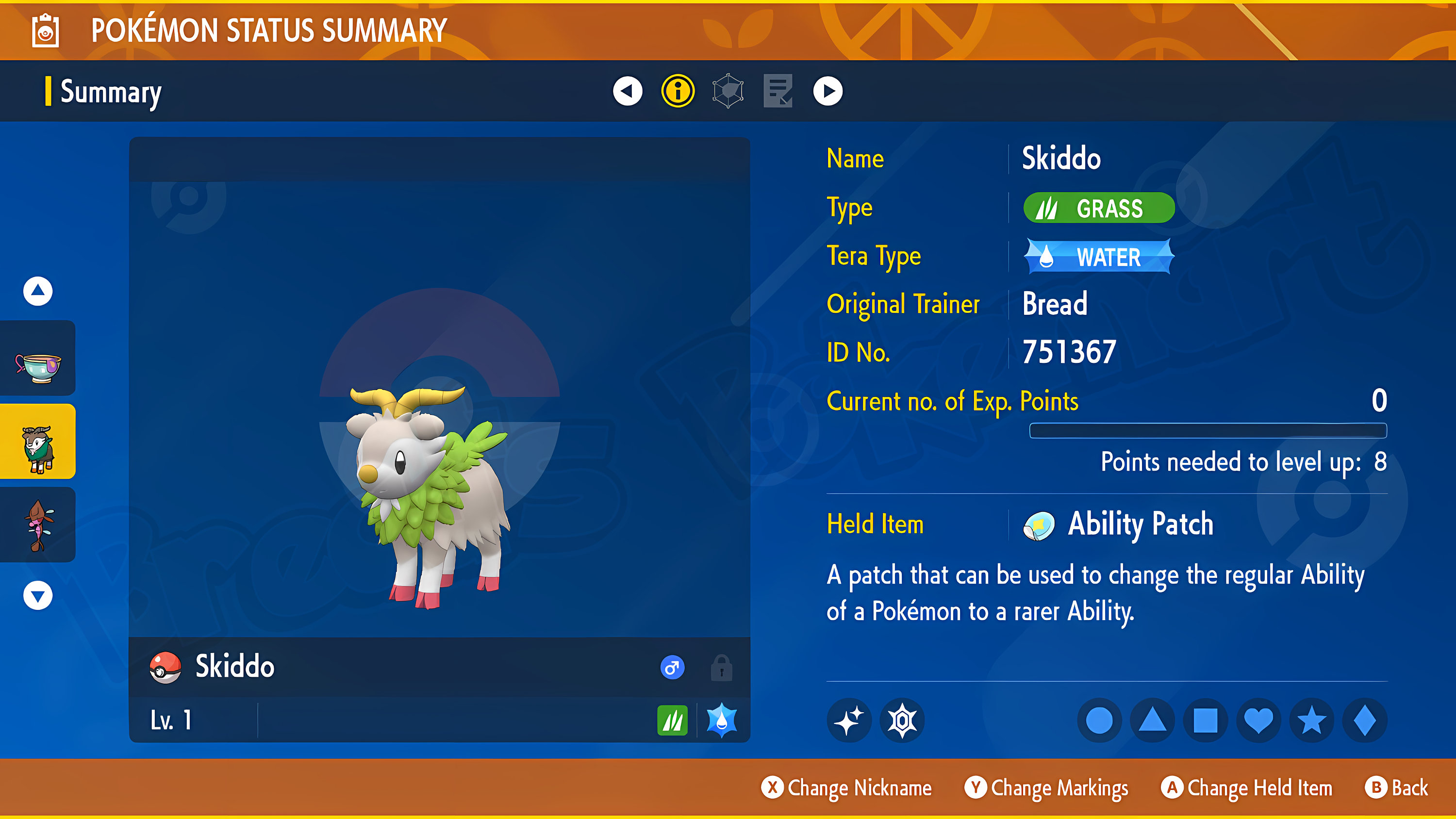Click the Water Tera Type emblem

1098,256
